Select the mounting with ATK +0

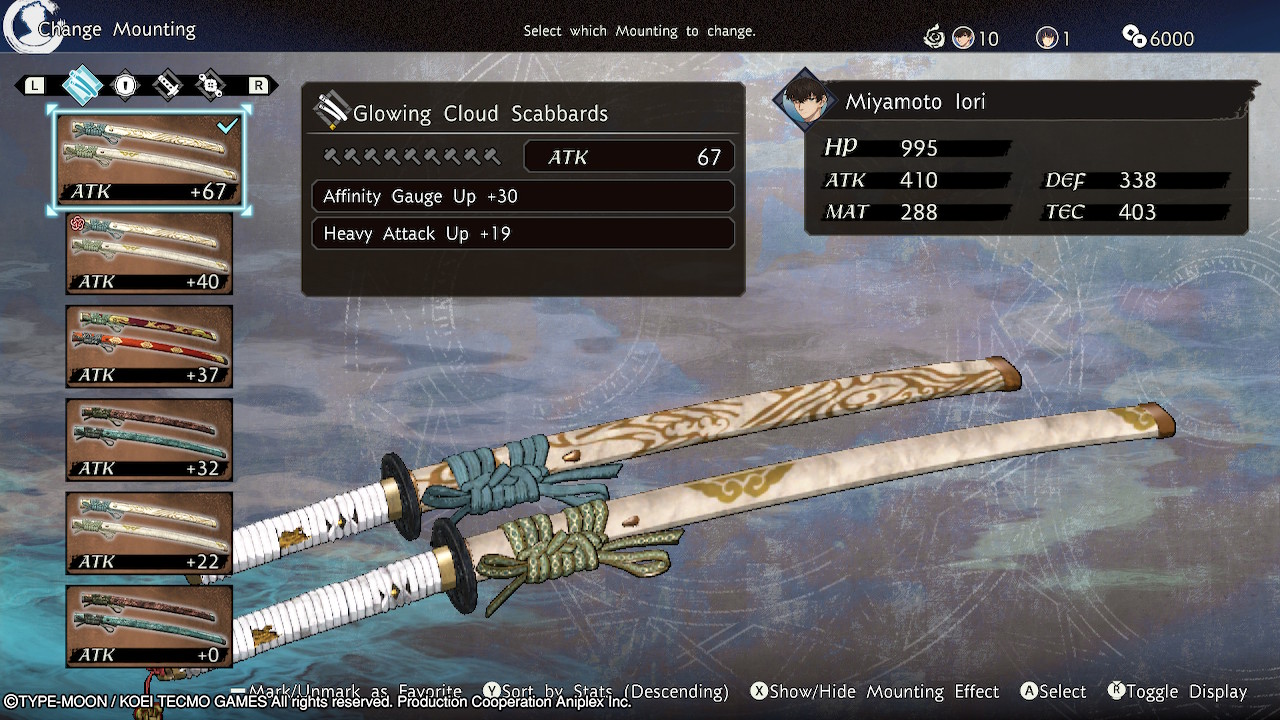click(149, 627)
